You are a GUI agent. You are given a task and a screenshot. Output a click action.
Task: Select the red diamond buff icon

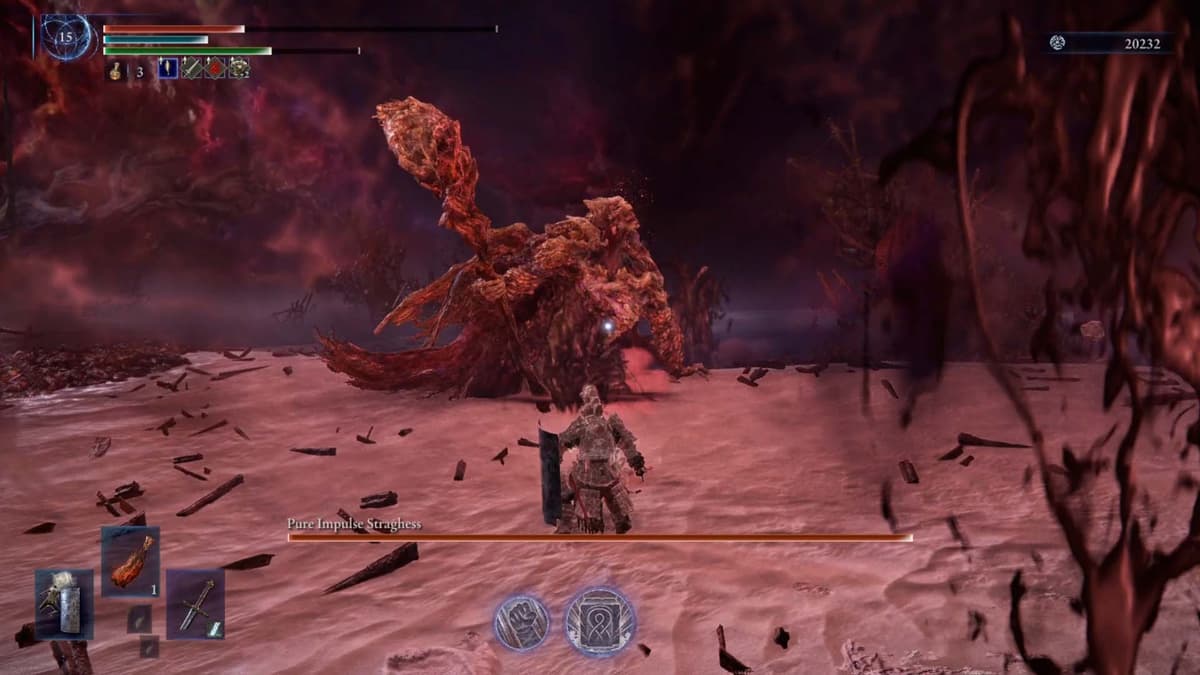tap(215, 69)
